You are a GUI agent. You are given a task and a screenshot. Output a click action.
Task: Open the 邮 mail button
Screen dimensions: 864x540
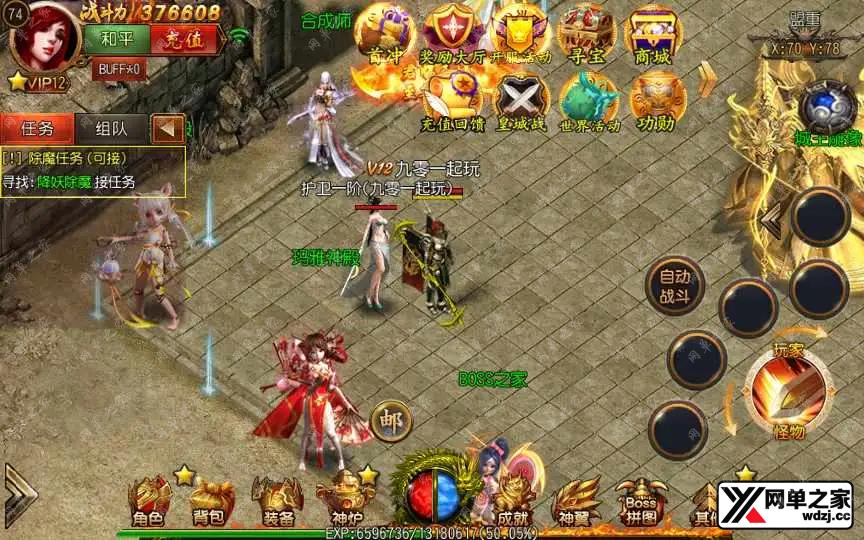(x=391, y=421)
